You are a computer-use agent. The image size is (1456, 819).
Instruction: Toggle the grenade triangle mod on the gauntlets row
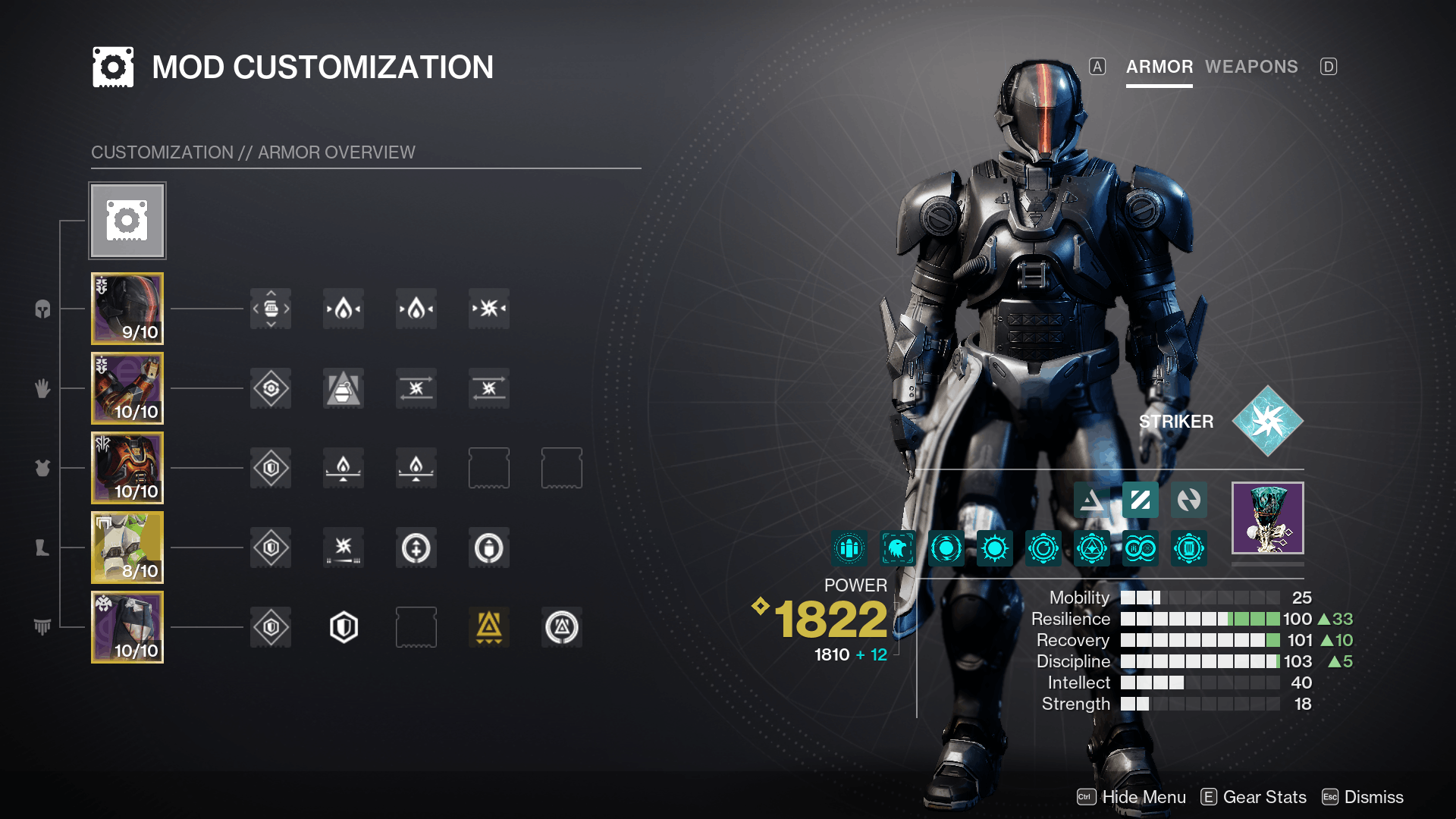pyautogui.click(x=343, y=388)
